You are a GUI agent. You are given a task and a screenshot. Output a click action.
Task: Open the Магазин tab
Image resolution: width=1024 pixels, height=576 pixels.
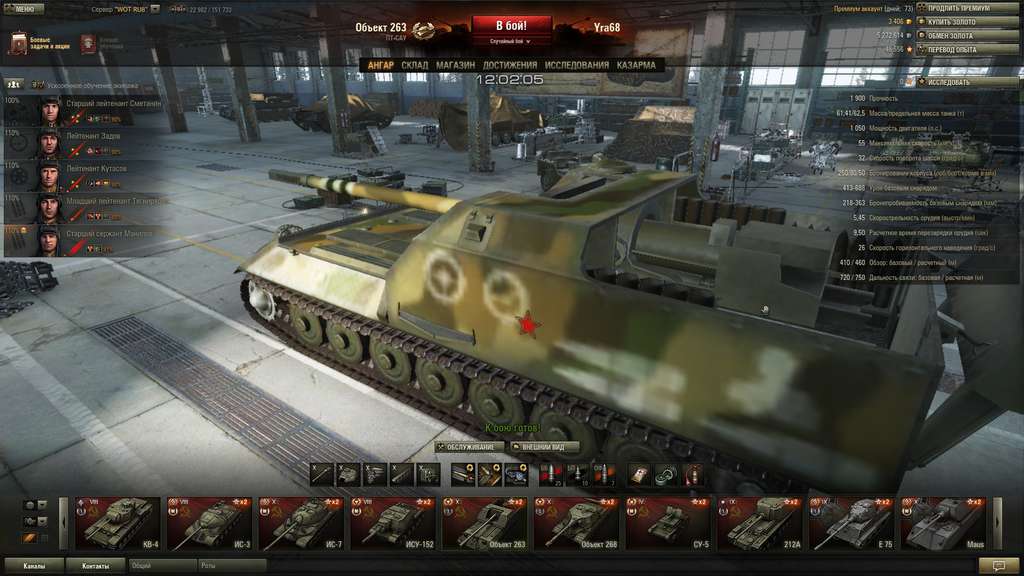click(455, 65)
